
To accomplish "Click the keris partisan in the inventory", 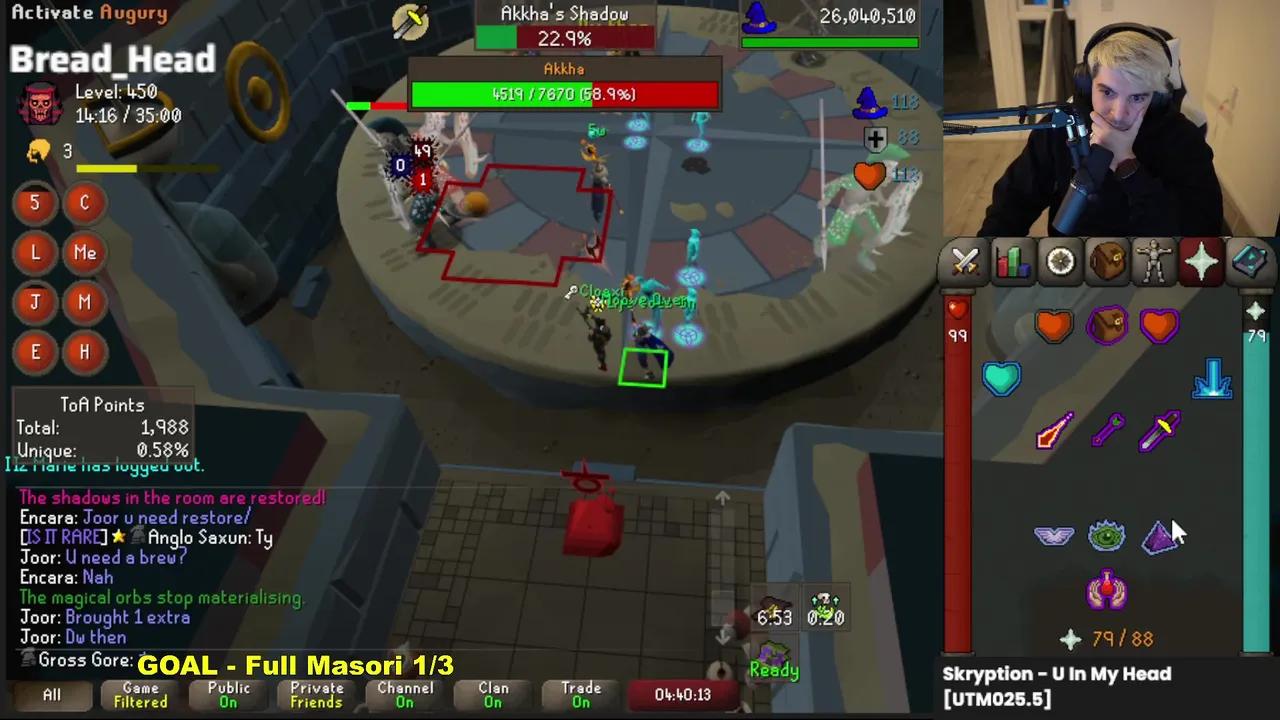I will (x=1160, y=430).
